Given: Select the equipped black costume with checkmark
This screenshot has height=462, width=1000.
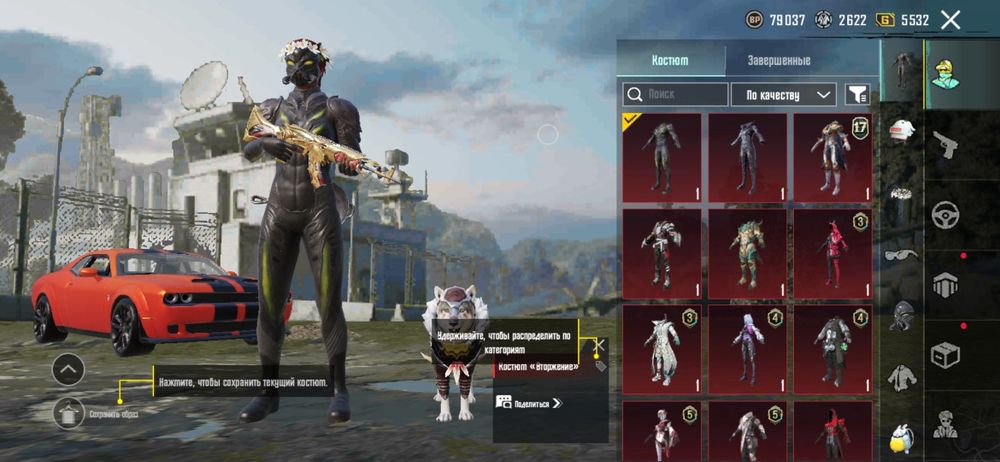Looking at the screenshot, I should coord(662,158).
